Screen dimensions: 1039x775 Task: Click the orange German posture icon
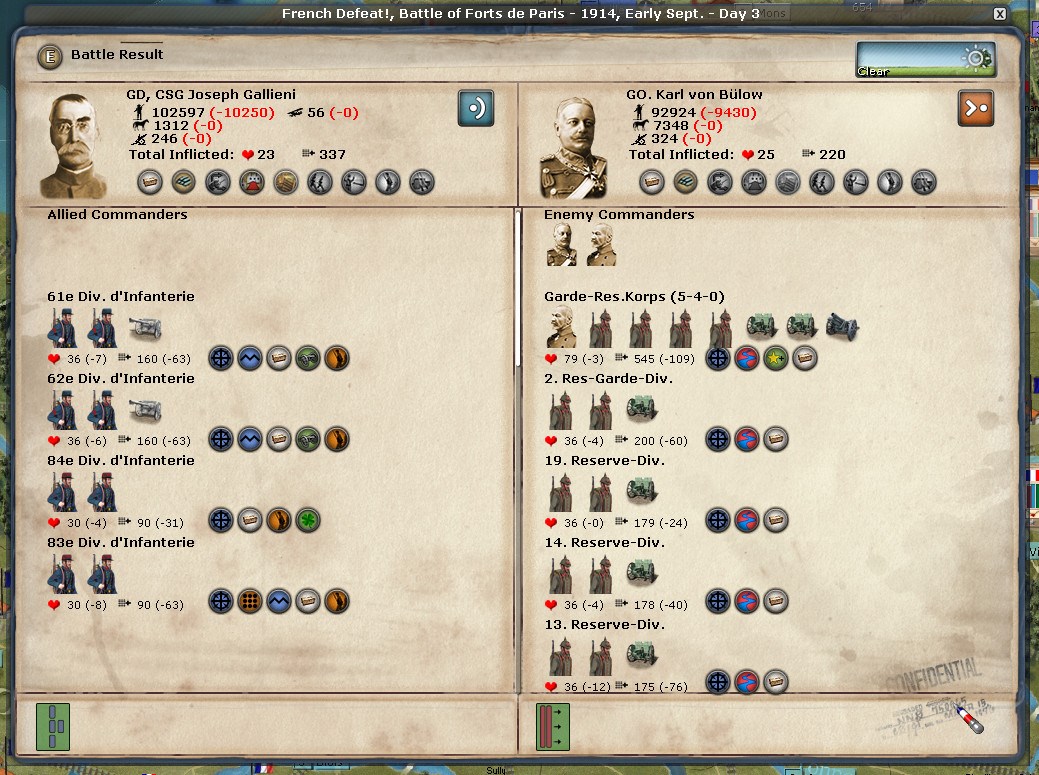(x=976, y=108)
